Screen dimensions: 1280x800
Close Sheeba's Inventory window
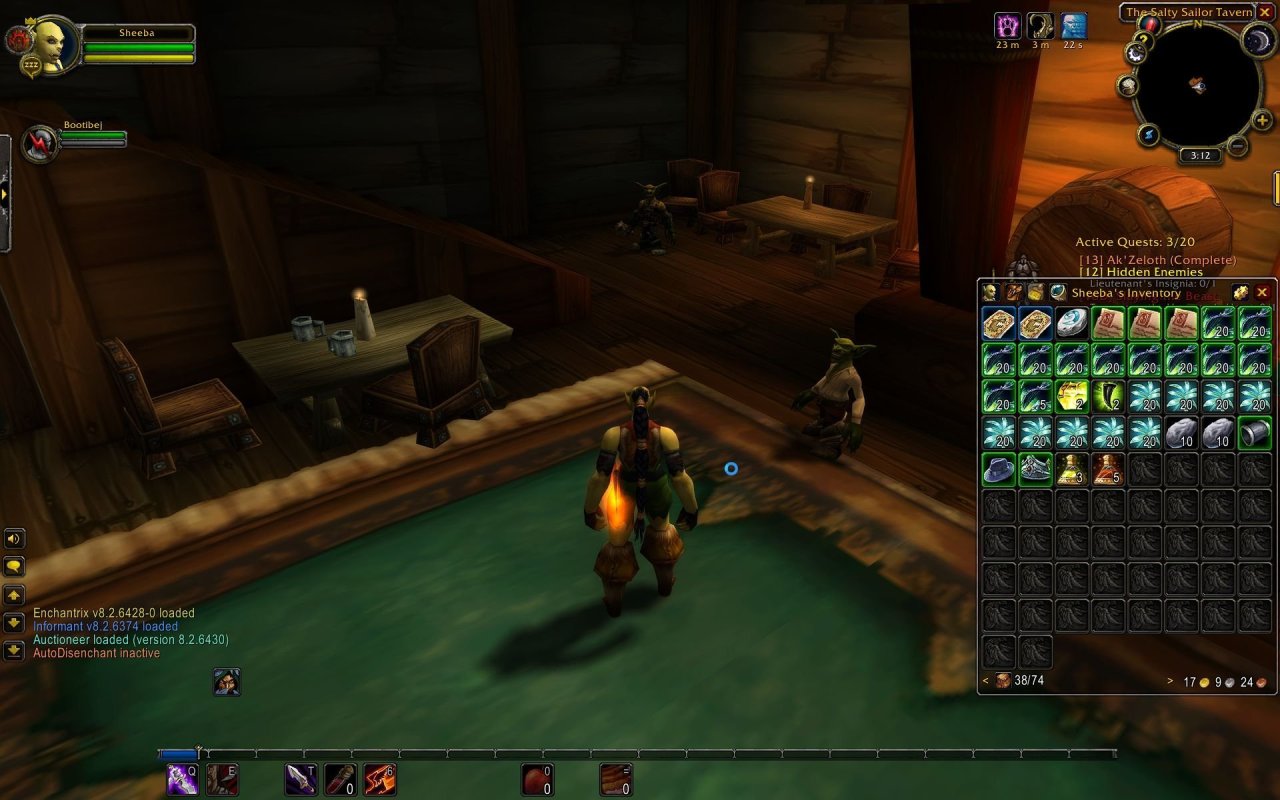[1262, 292]
